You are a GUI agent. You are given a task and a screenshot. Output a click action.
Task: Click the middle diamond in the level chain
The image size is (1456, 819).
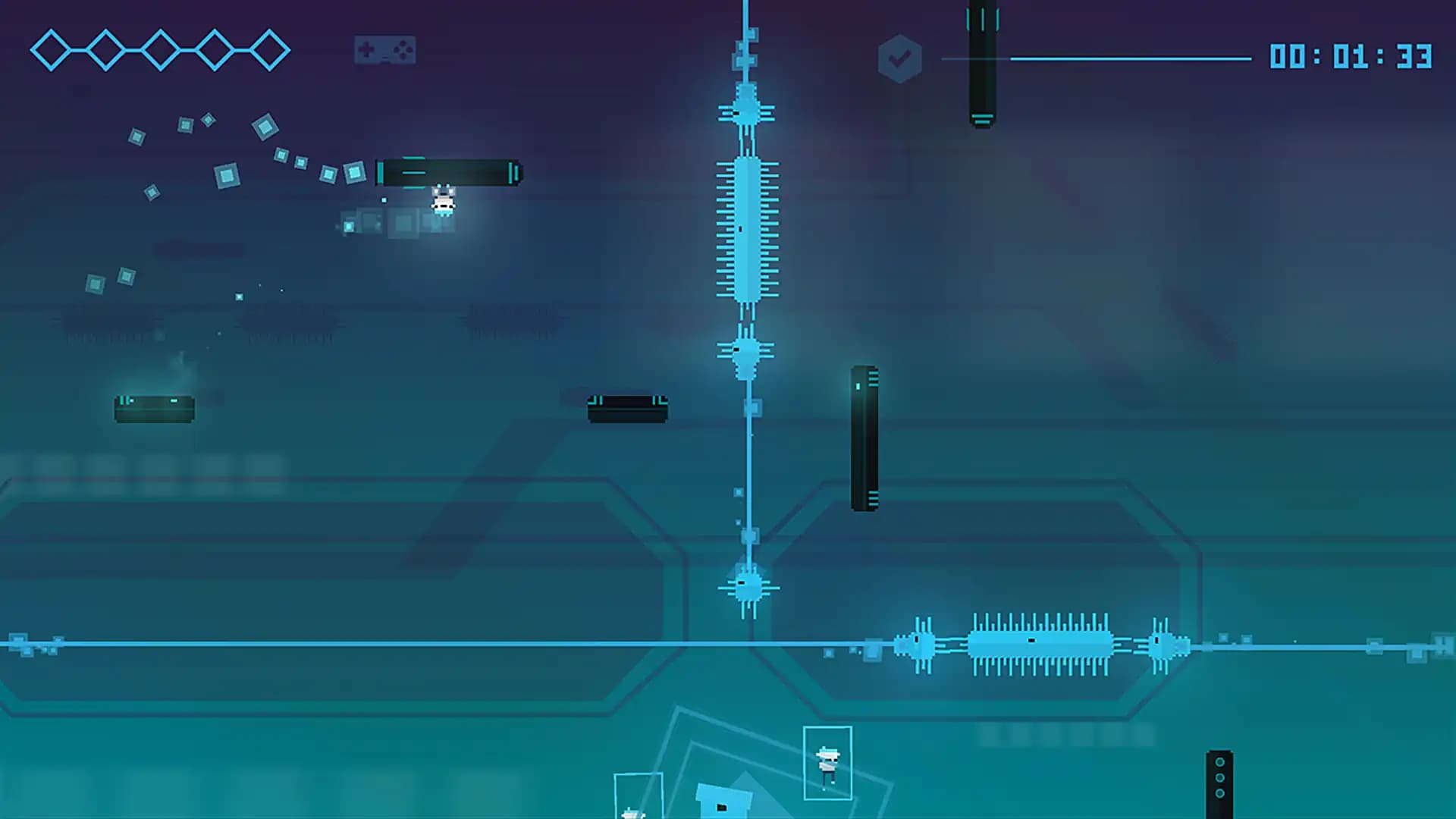coord(160,49)
